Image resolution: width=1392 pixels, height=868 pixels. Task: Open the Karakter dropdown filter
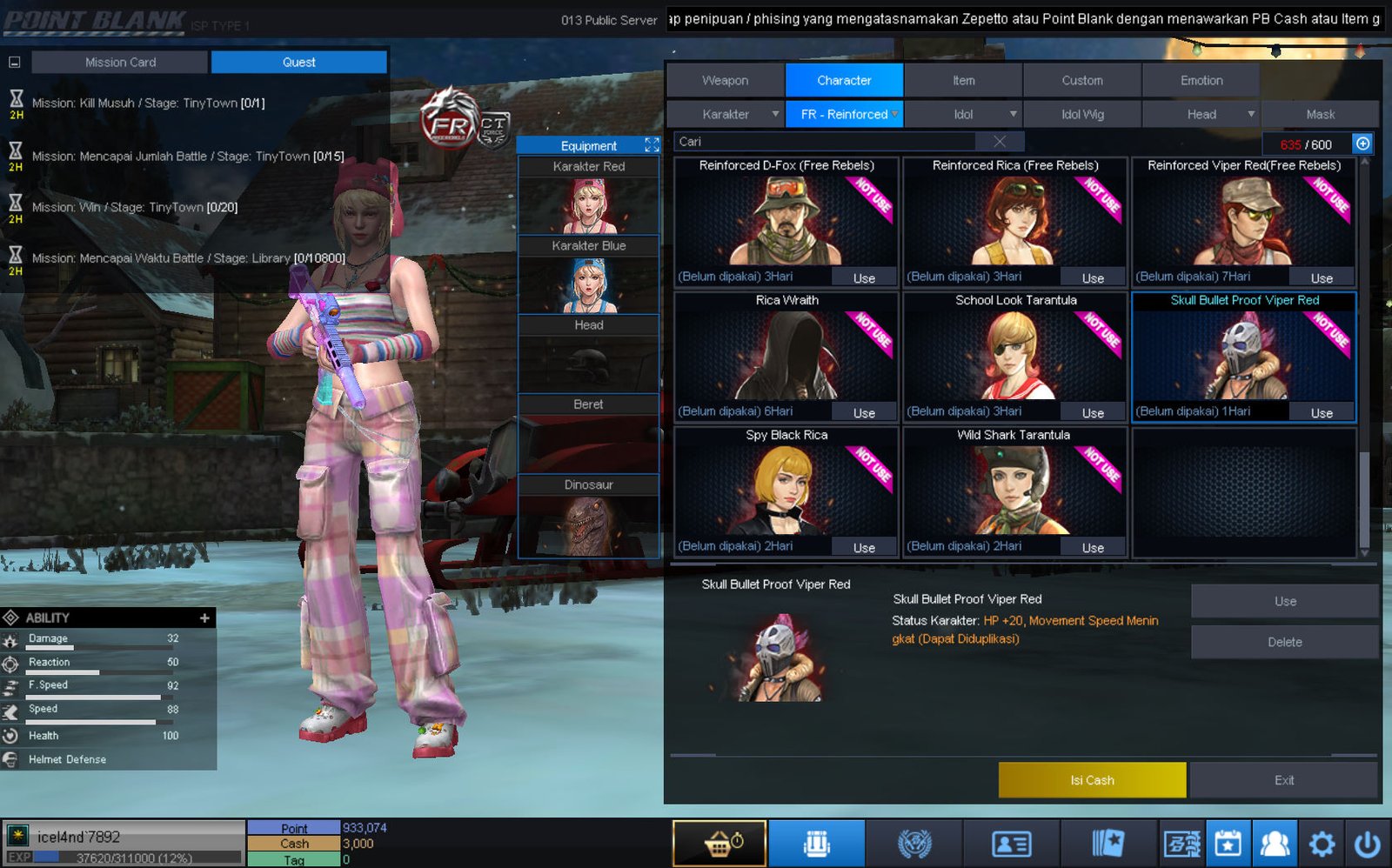pyautogui.click(x=726, y=114)
